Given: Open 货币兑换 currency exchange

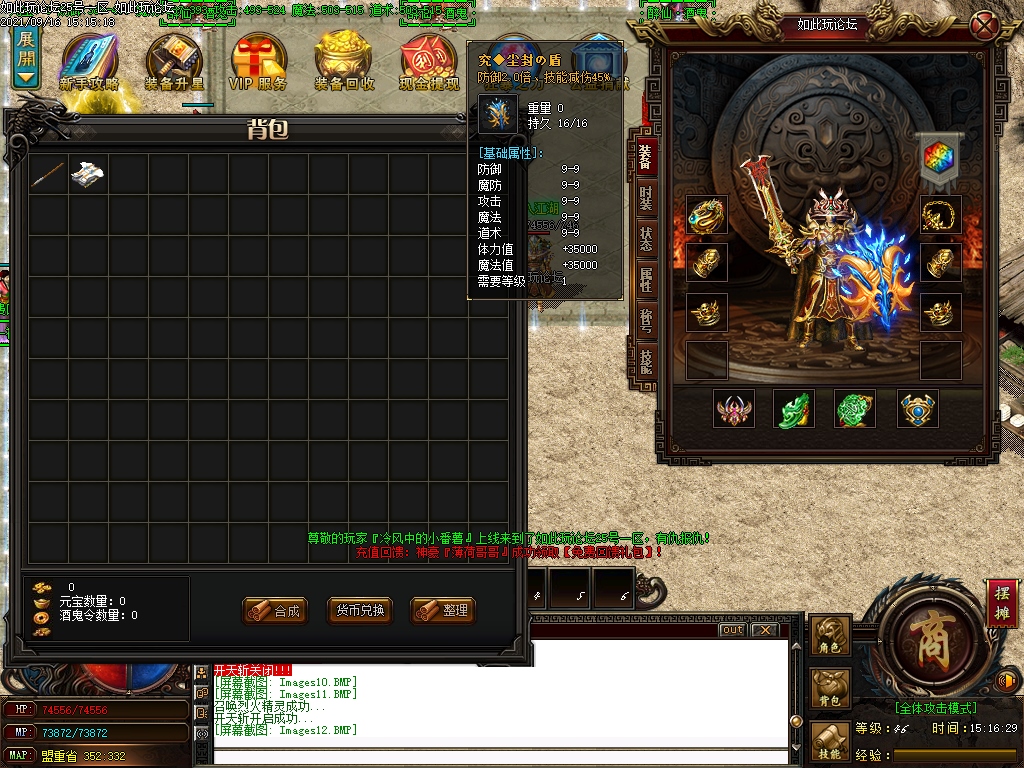Looking at the screenshot, I should (x=360, y=610).
